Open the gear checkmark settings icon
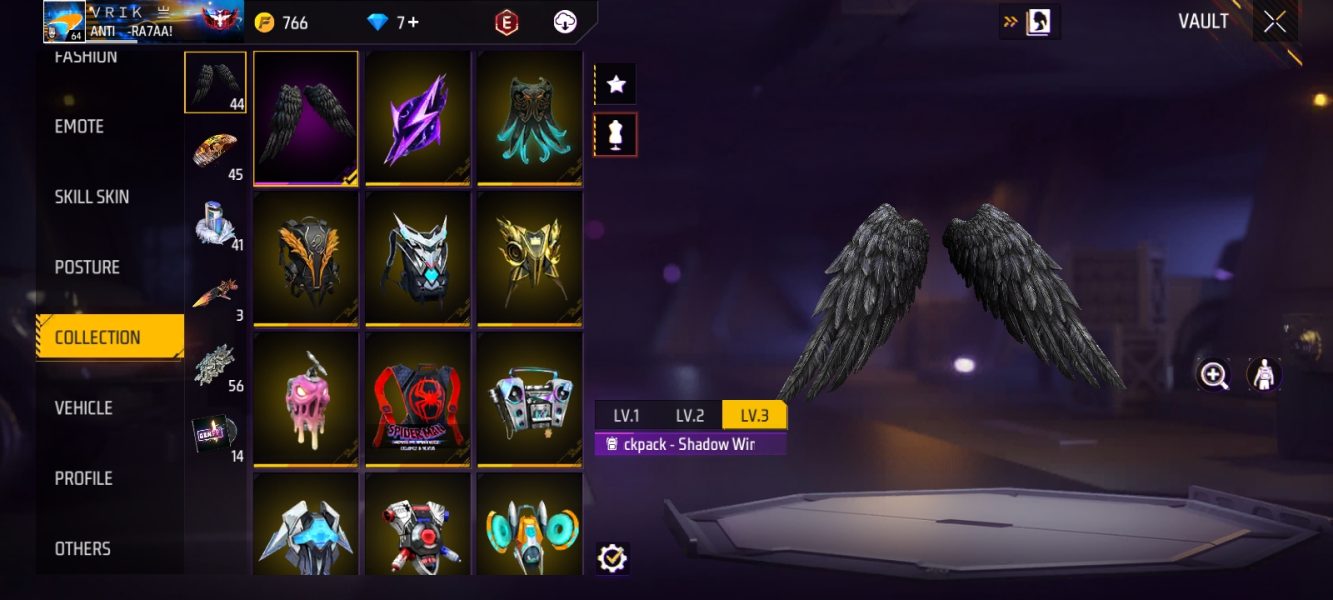The height and width of the screenshot is (600, 1333). tap(612, 558)
